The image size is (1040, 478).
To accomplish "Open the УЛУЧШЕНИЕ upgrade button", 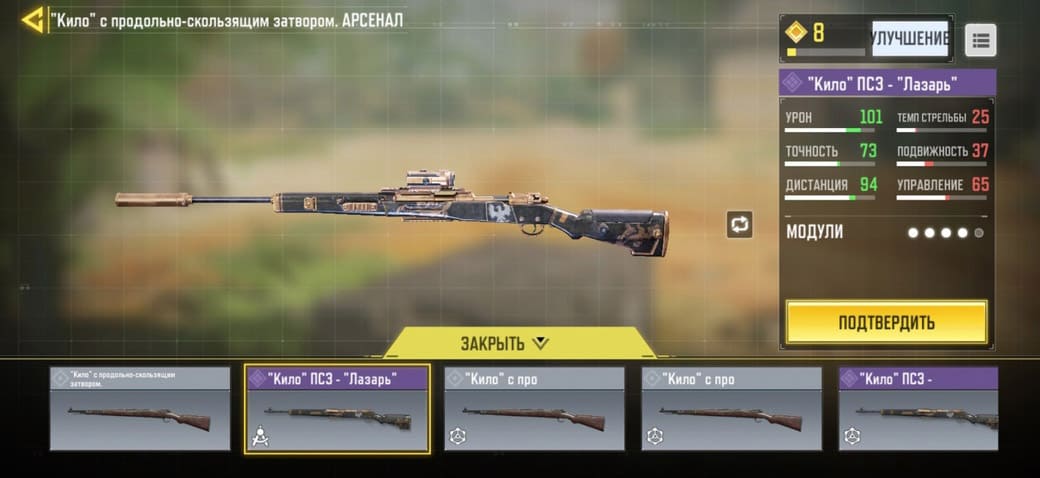I will coord(909,39).
